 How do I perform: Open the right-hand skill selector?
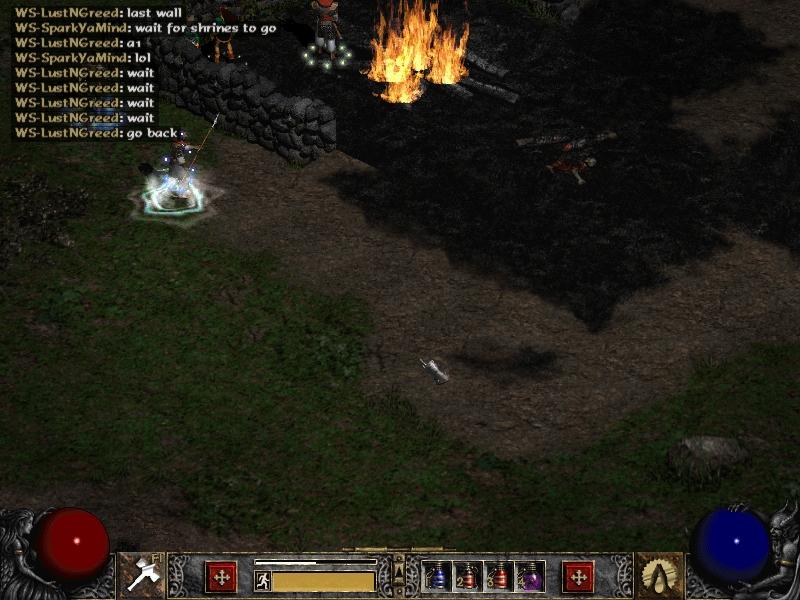pos(659,575)
